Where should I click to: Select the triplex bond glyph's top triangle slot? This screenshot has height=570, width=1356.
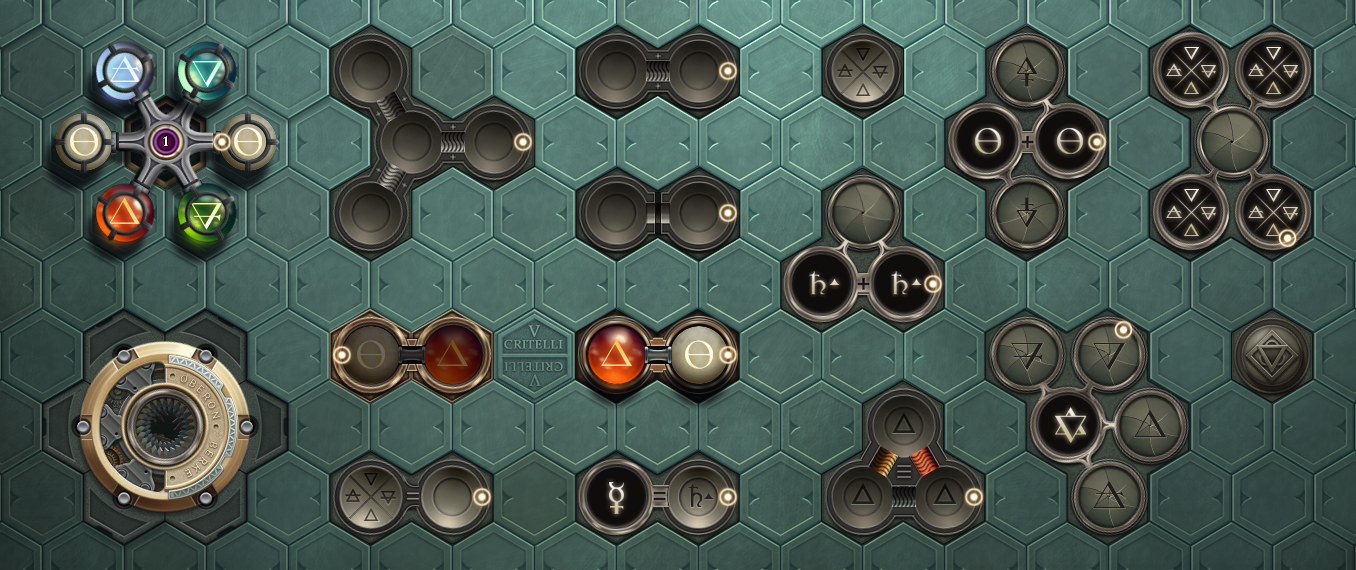904,424
